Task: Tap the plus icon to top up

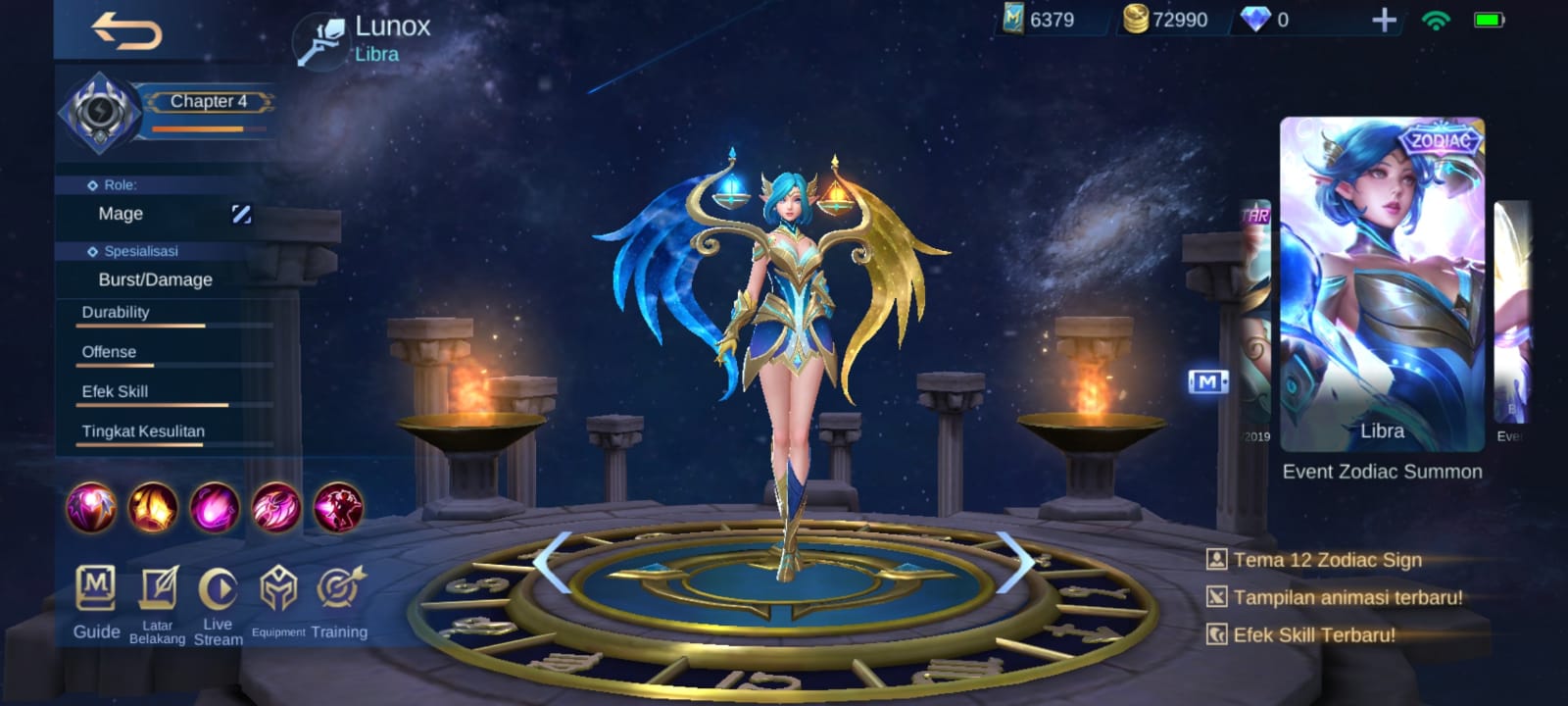Action: point(1381,18)
